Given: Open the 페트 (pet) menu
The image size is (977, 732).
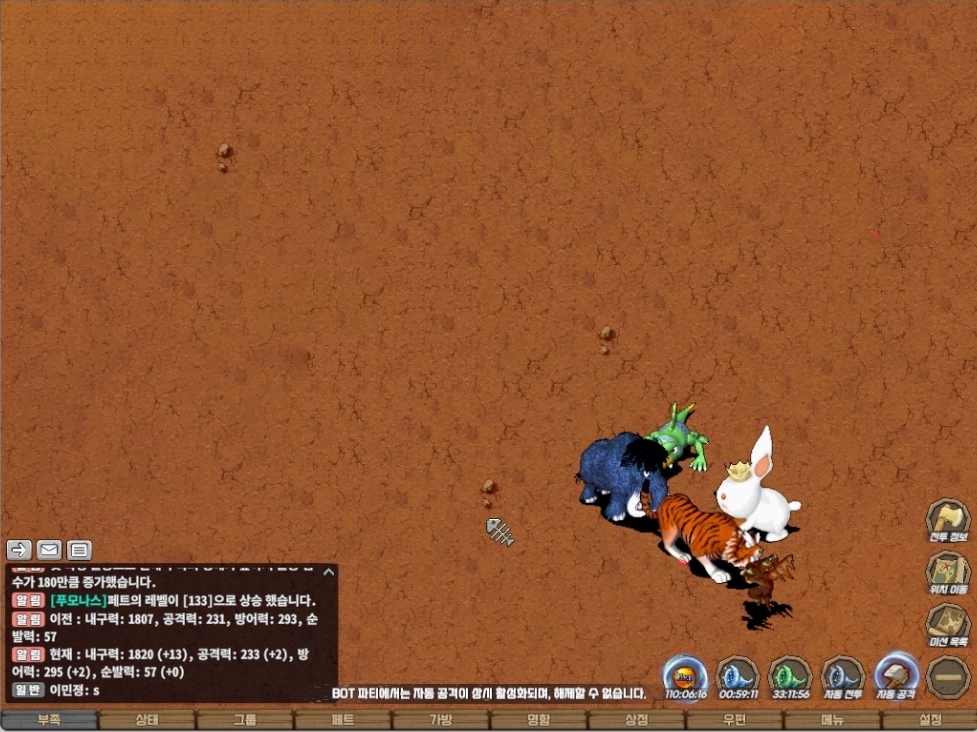Looking at the screenshot, I should [343, 720].
